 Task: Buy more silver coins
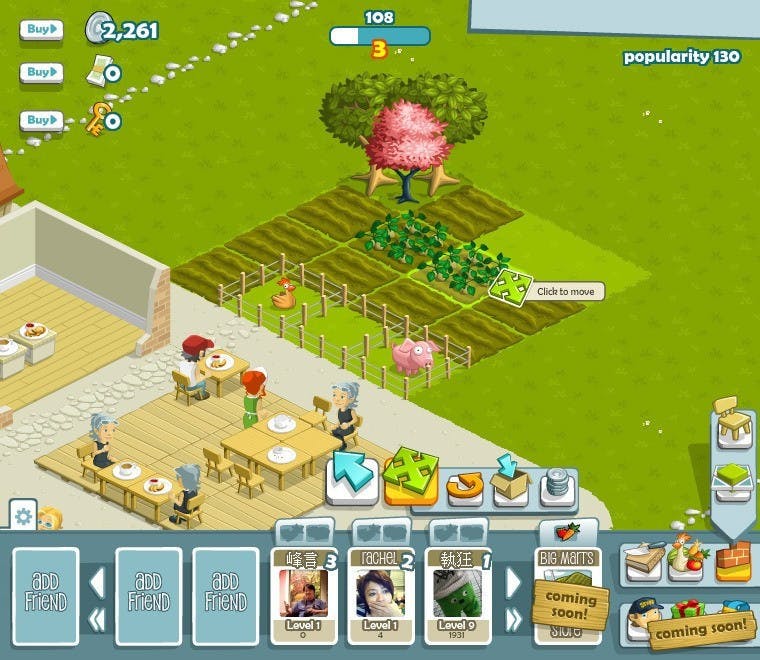40,30
